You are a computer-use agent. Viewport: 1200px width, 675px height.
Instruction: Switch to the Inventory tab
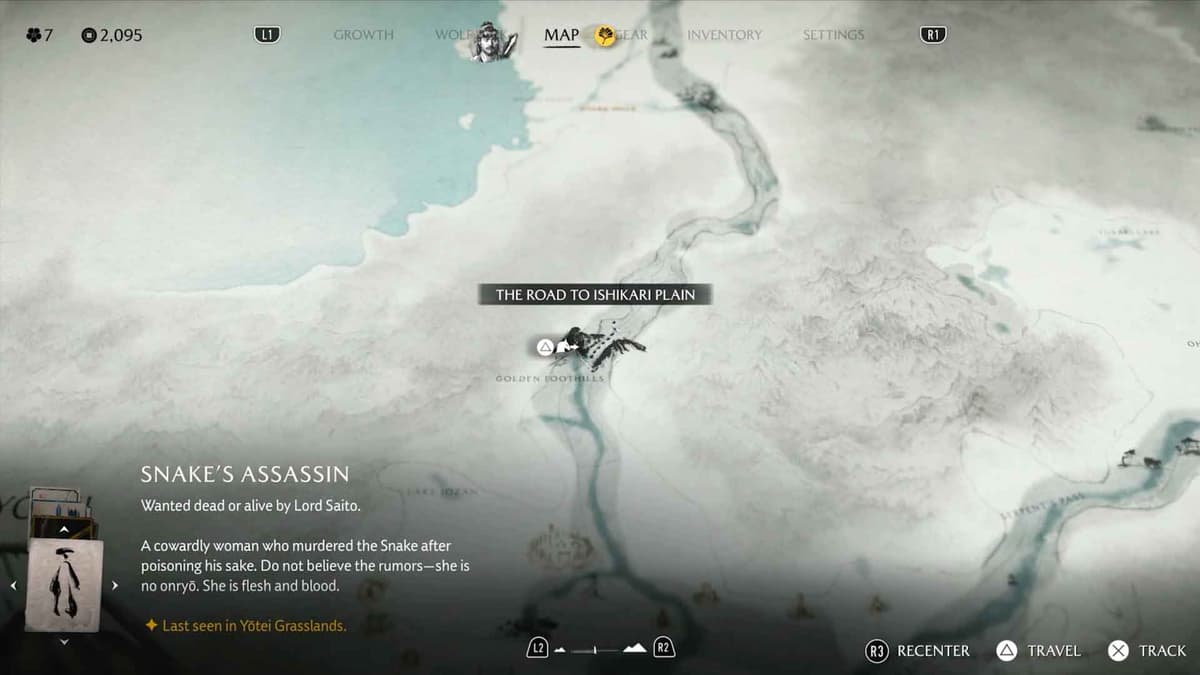click(x=724, y=35)
